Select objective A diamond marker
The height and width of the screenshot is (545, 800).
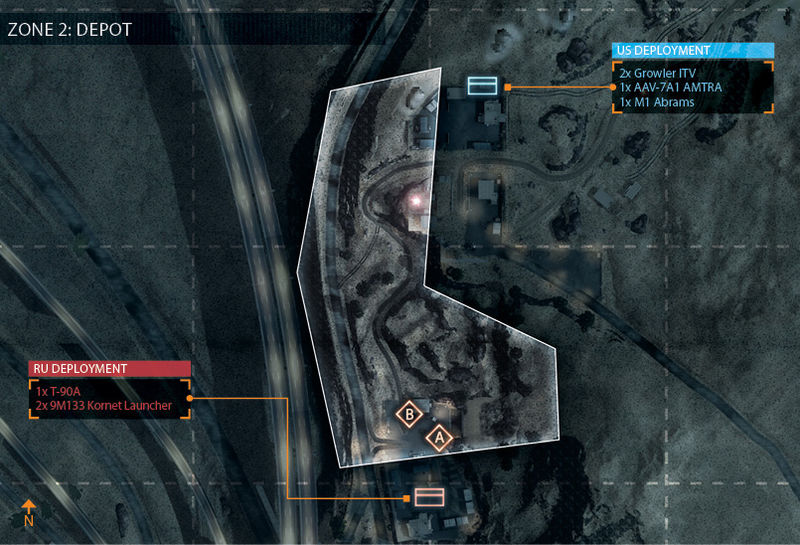(x=438, y=438)
